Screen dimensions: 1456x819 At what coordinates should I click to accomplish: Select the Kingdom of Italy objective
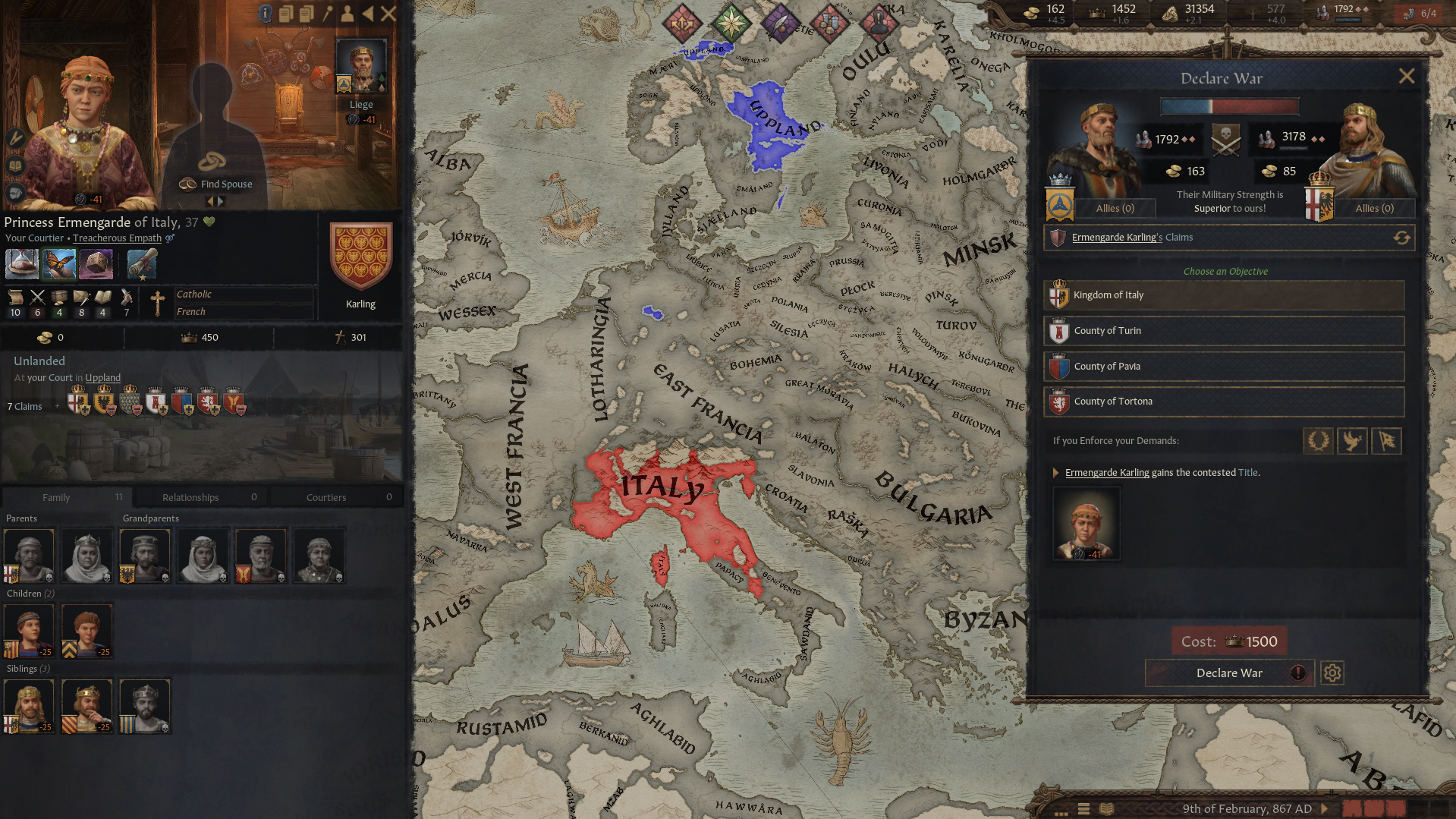(x=1223, y=295)
